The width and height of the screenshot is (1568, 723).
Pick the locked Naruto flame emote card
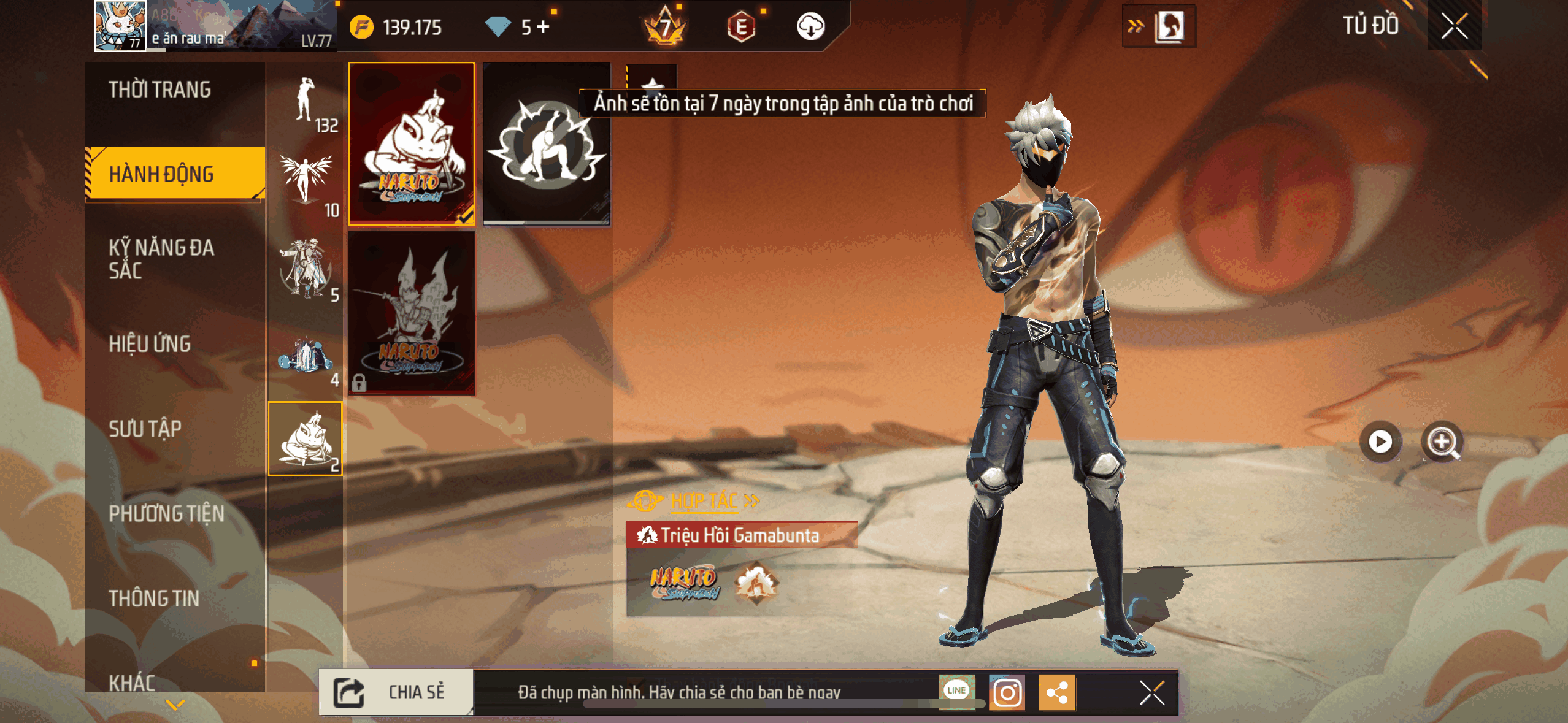tap(412, 313)
